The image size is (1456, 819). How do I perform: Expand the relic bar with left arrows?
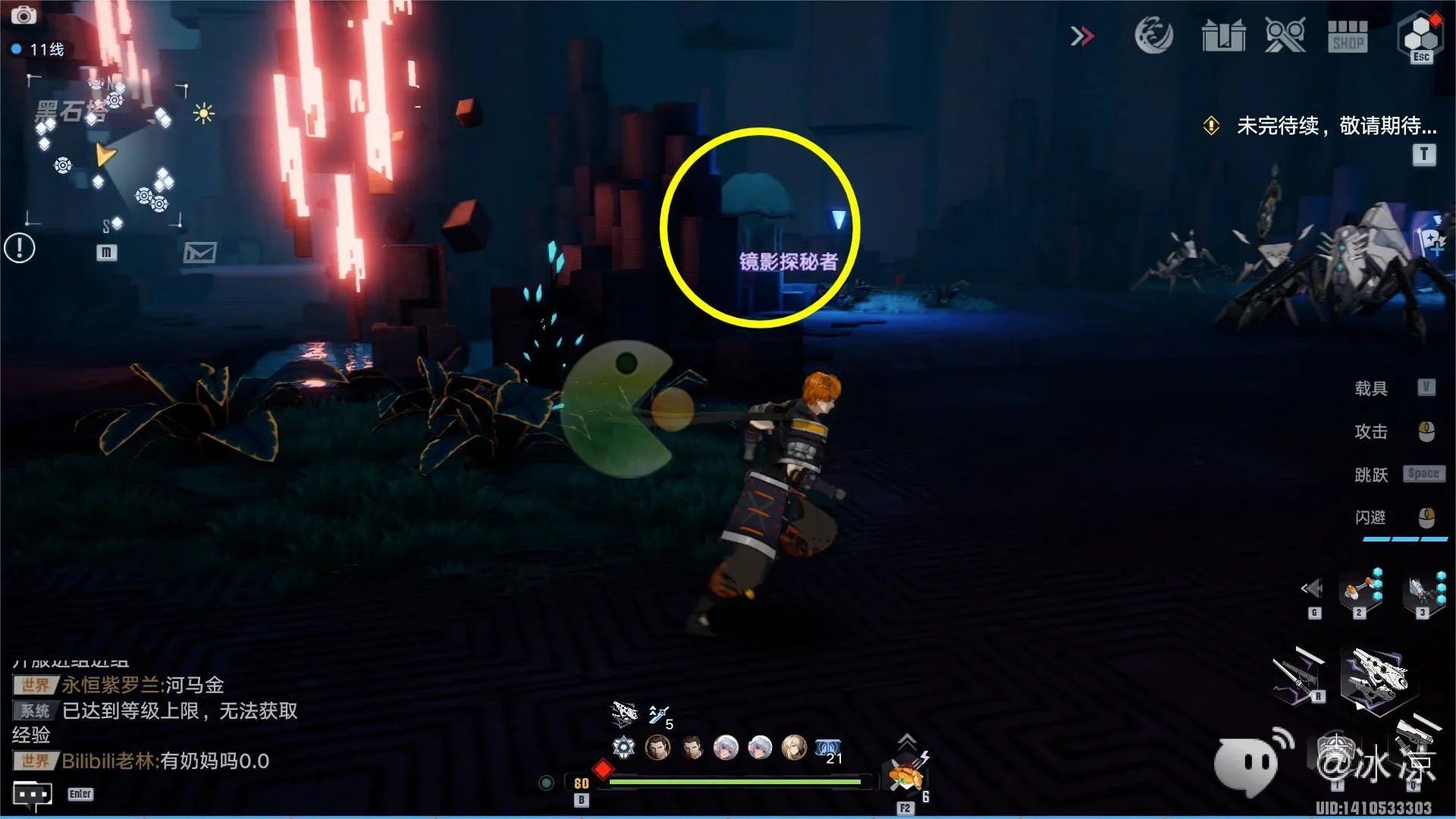(1312, 588)
